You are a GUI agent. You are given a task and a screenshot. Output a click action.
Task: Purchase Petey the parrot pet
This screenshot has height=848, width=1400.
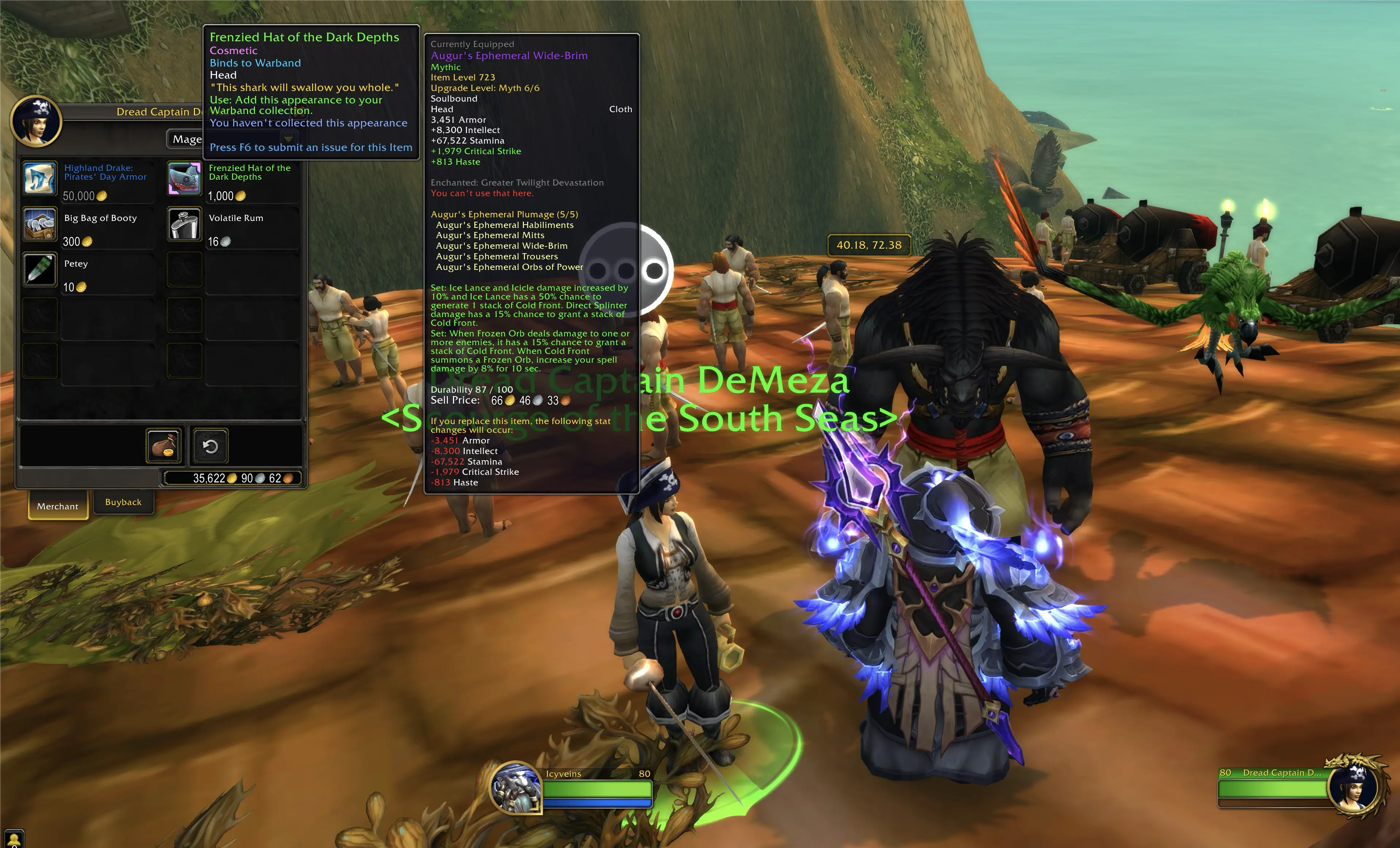point(40,269)
